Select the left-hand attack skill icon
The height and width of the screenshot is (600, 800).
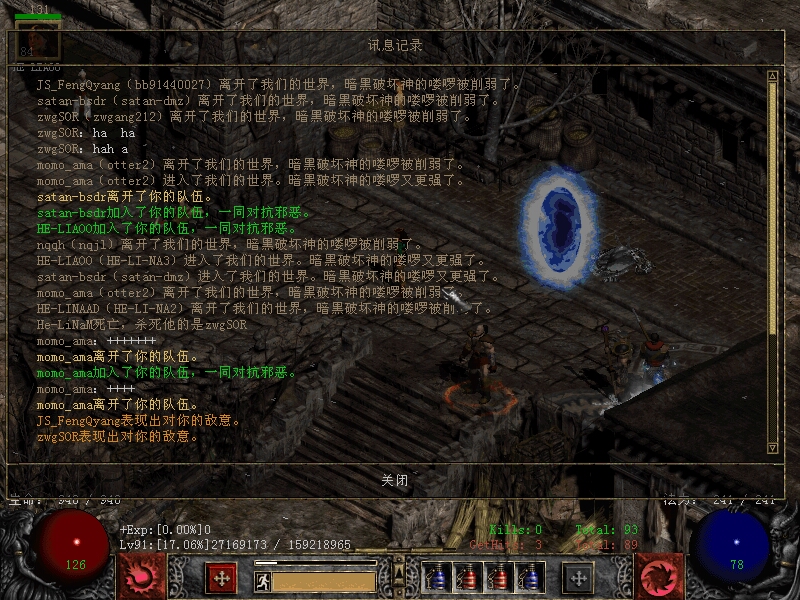(x=141, y=577)
